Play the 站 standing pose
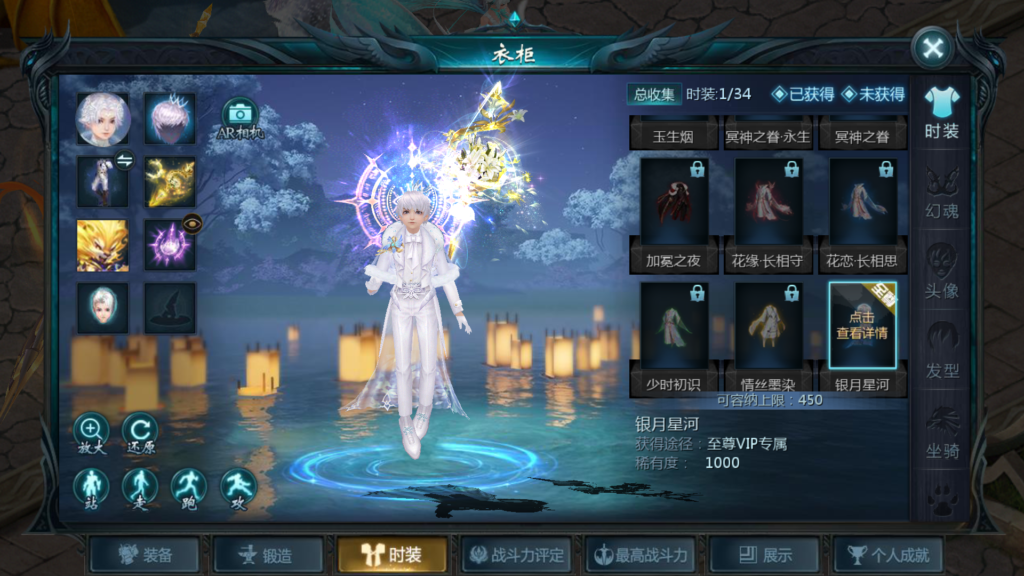The width and height of the screenshot is (1024, 576). [x=91, y=487]
